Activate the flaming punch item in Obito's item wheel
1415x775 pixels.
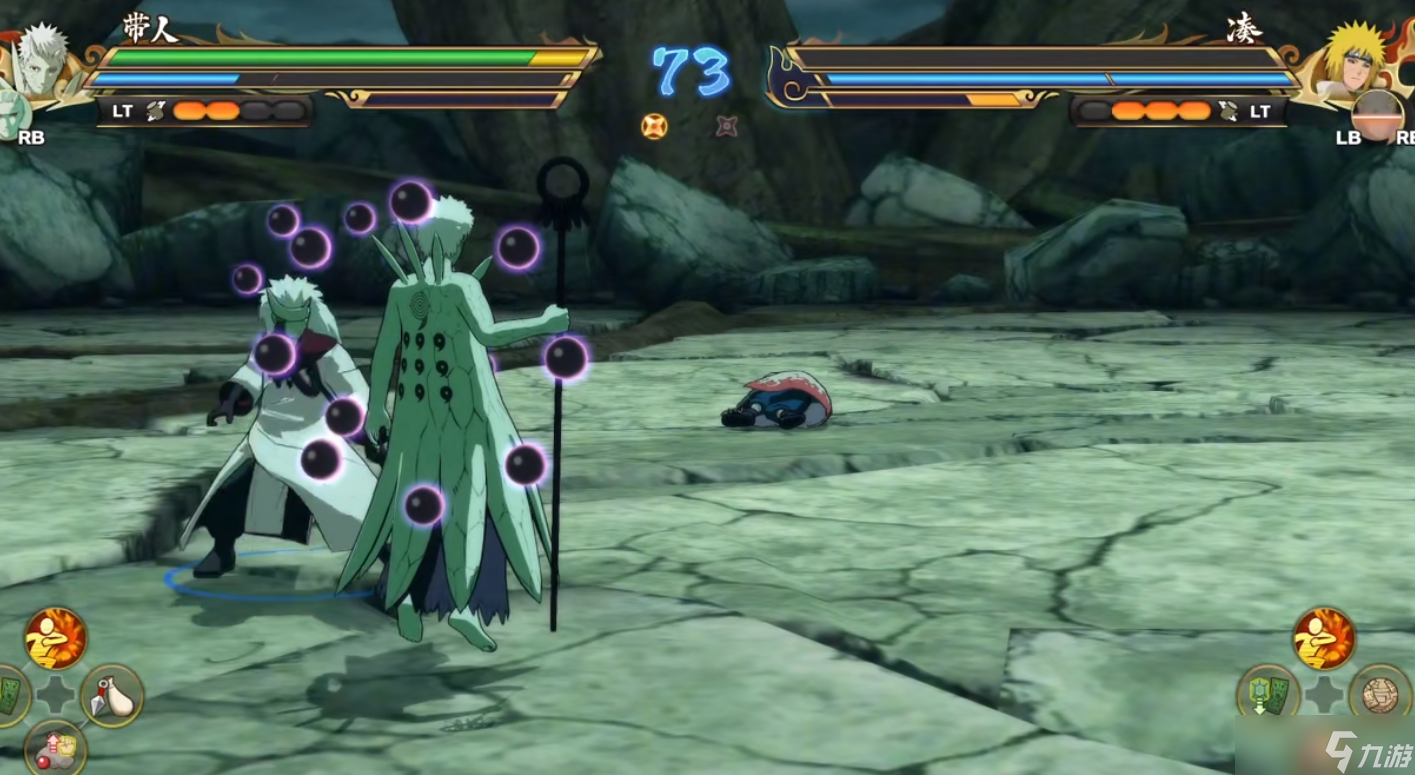(x=55, y=638)
